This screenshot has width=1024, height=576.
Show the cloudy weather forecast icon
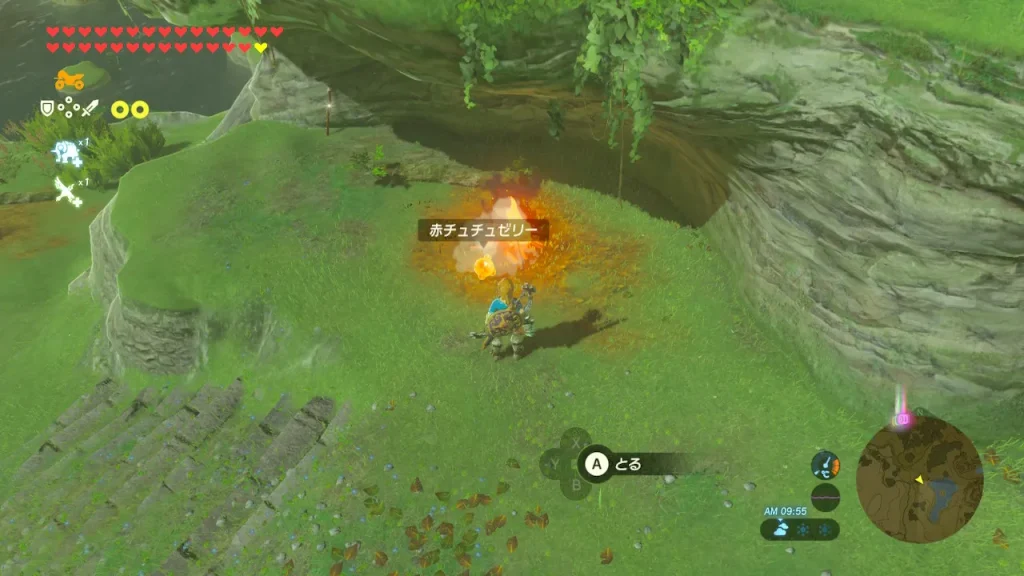781,529
